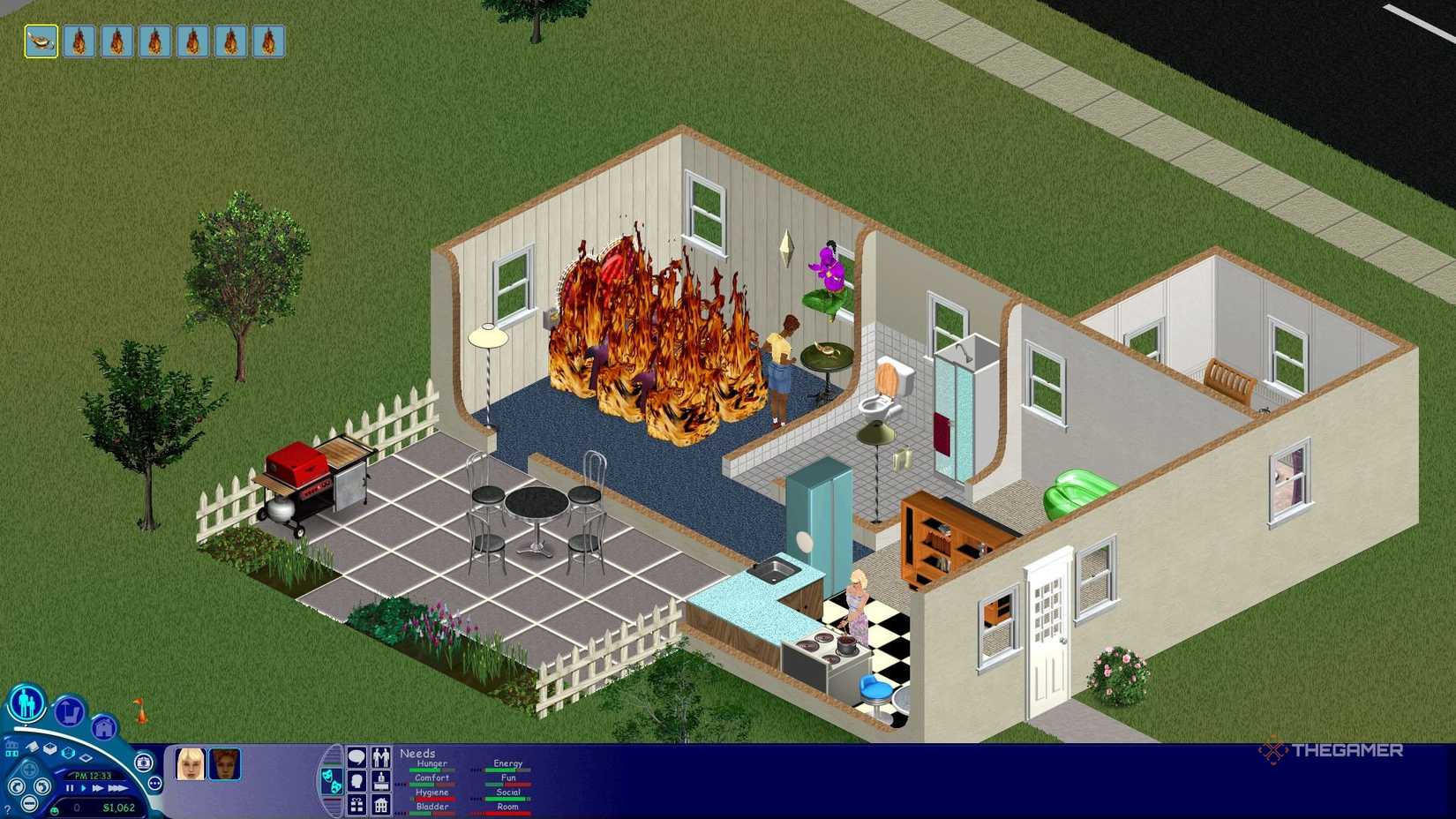Click the question mark help button

[x=7, y=808]
